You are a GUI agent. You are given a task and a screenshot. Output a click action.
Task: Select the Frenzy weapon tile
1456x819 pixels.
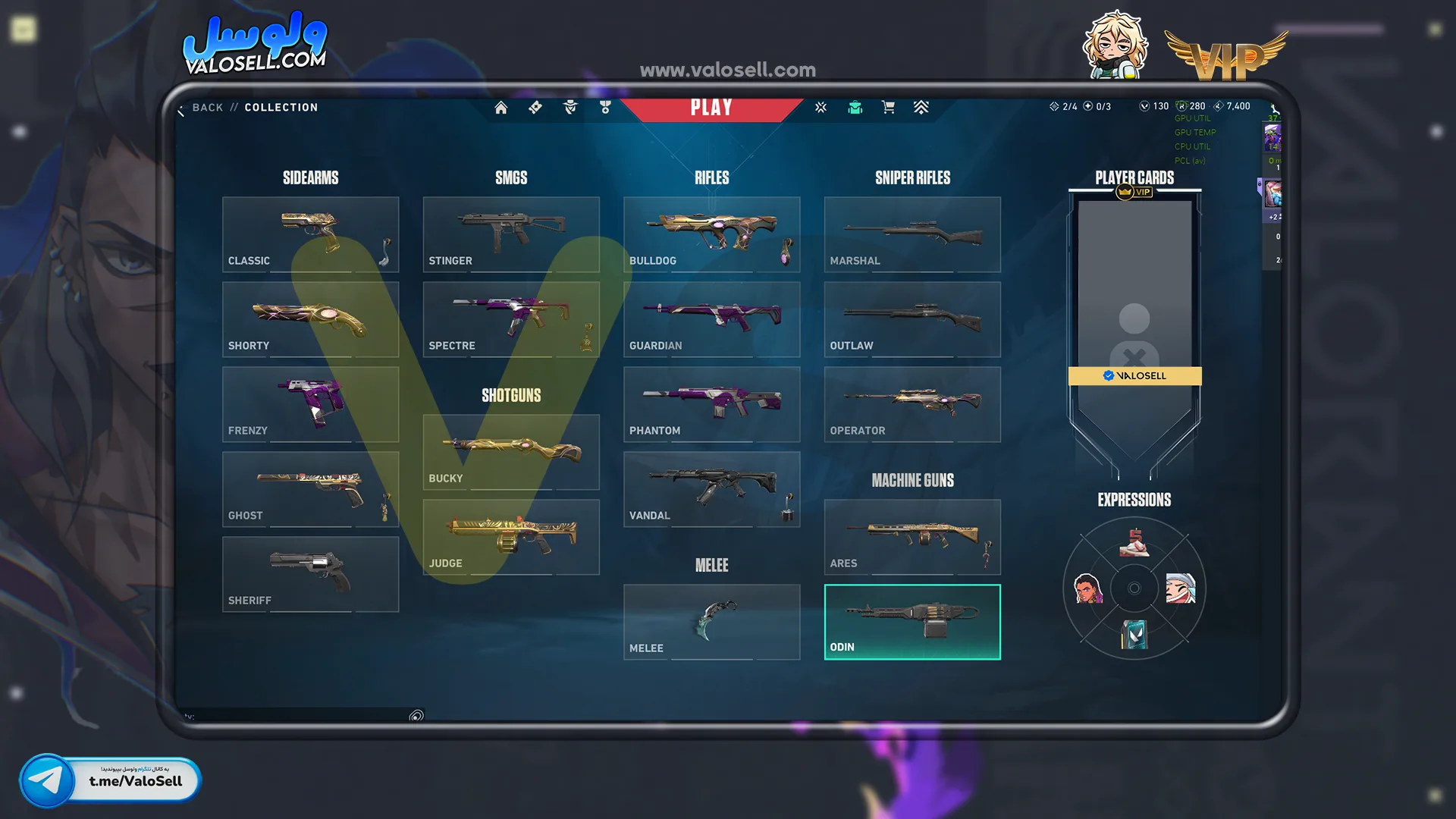[310, 404]
